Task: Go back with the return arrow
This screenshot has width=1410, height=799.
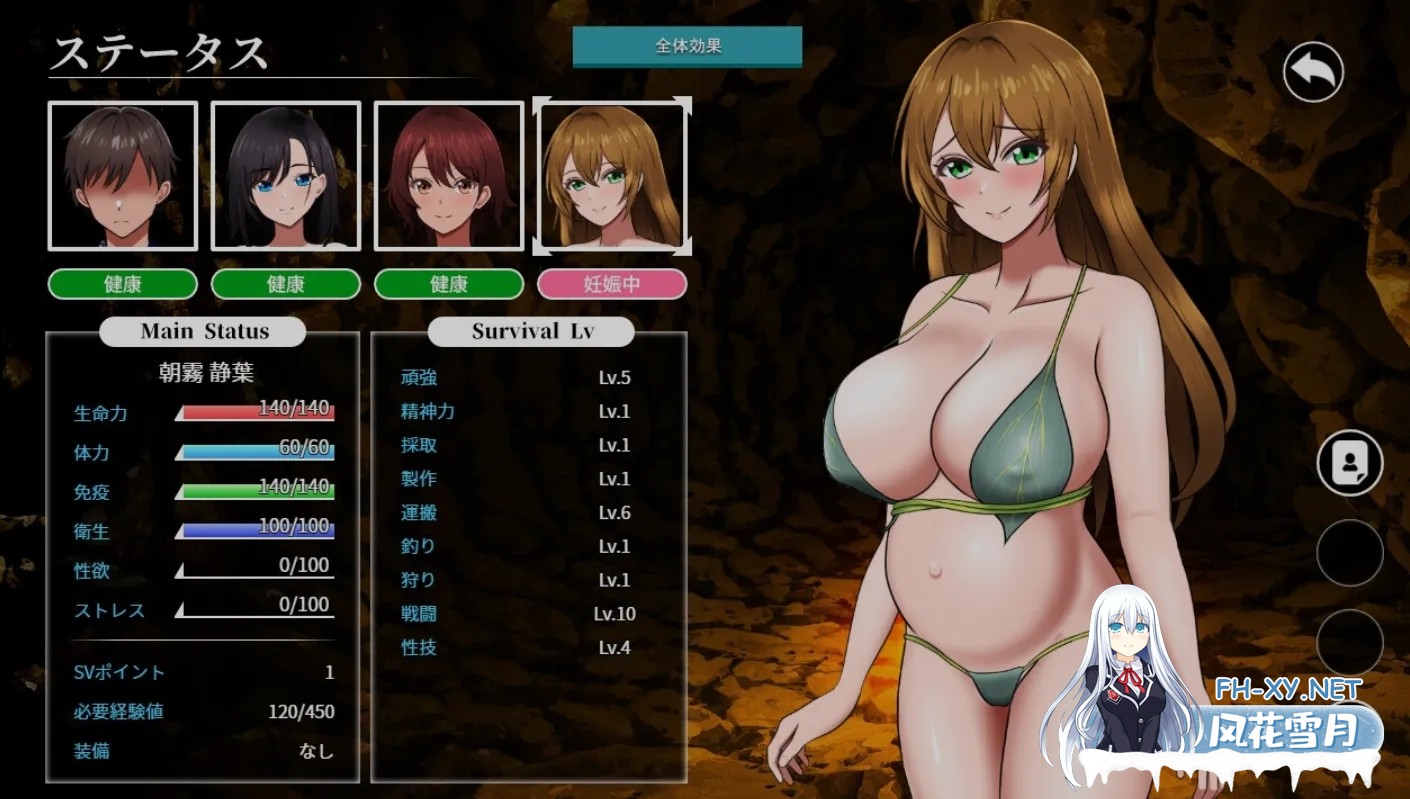Action: click(x=1313, y=72)
